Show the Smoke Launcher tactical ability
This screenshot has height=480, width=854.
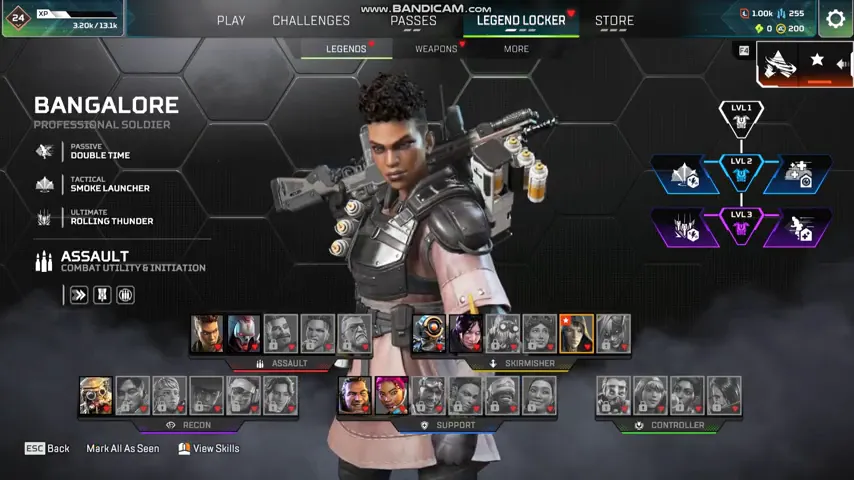[x=95, y=184]
